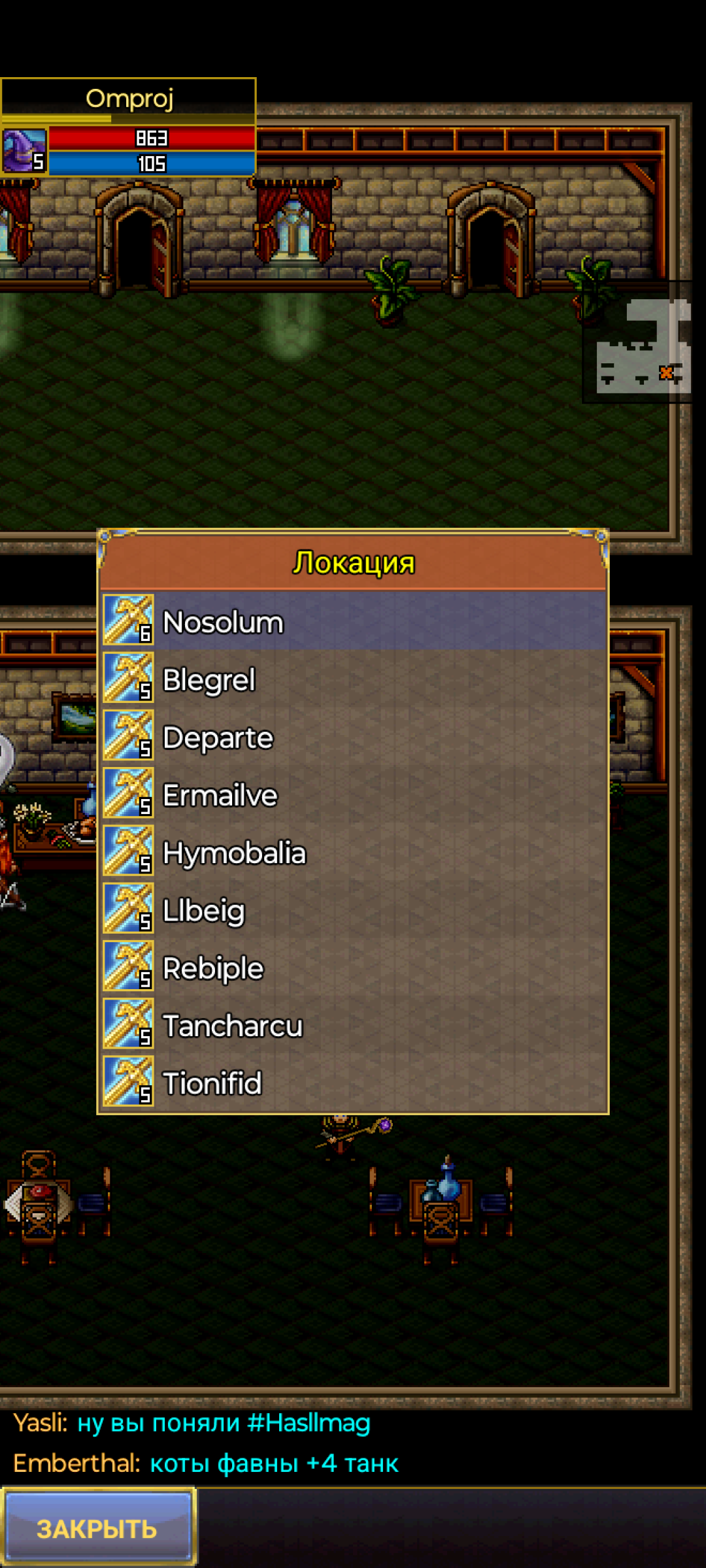Select the Tionifid entry
The width and height of the screenshot is (706, 1568).
tap(353, 1083)
